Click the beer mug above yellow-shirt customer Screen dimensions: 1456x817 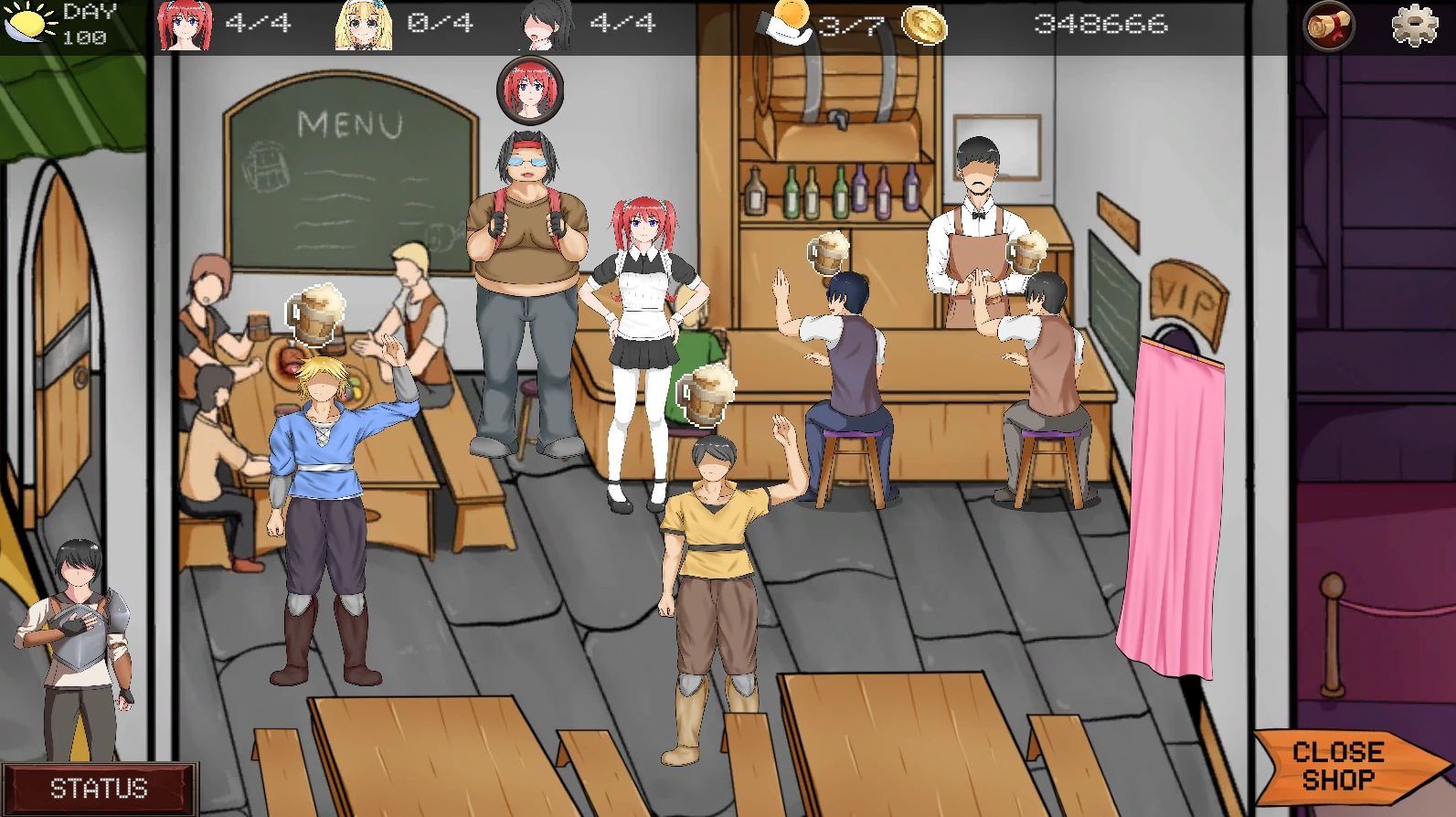706,394
